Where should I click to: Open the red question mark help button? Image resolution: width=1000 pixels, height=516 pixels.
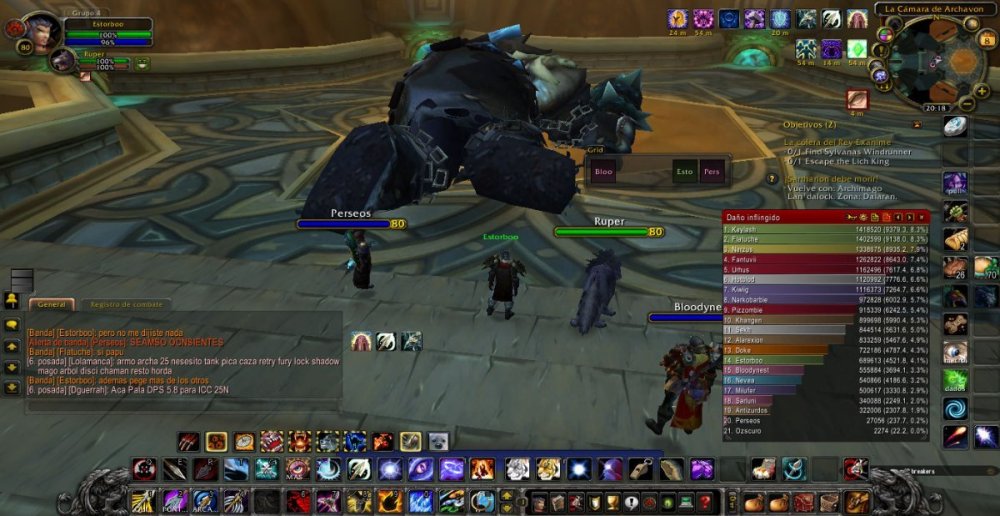[706, 500]
